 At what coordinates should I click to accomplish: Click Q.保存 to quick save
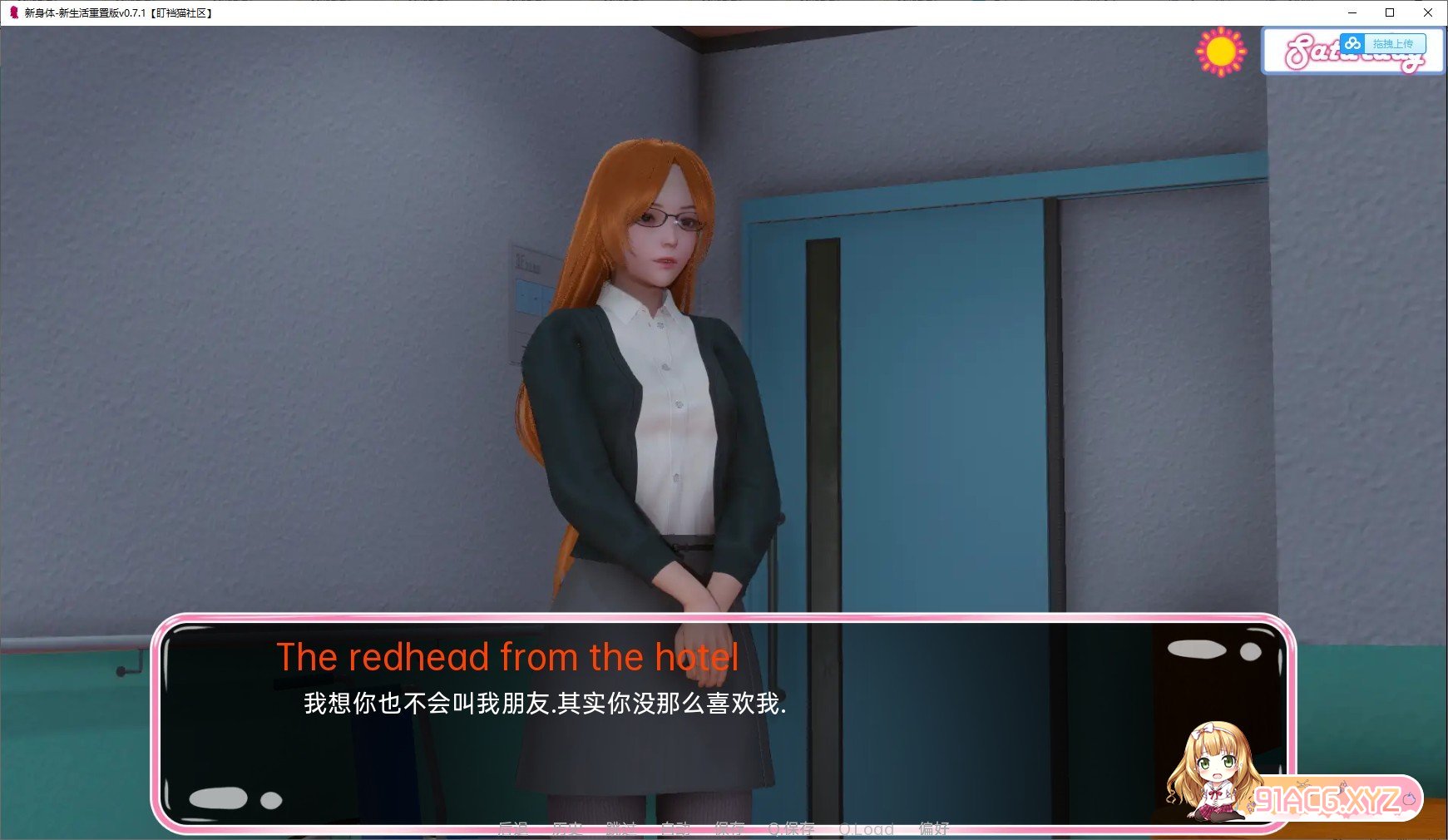(791, 828)
